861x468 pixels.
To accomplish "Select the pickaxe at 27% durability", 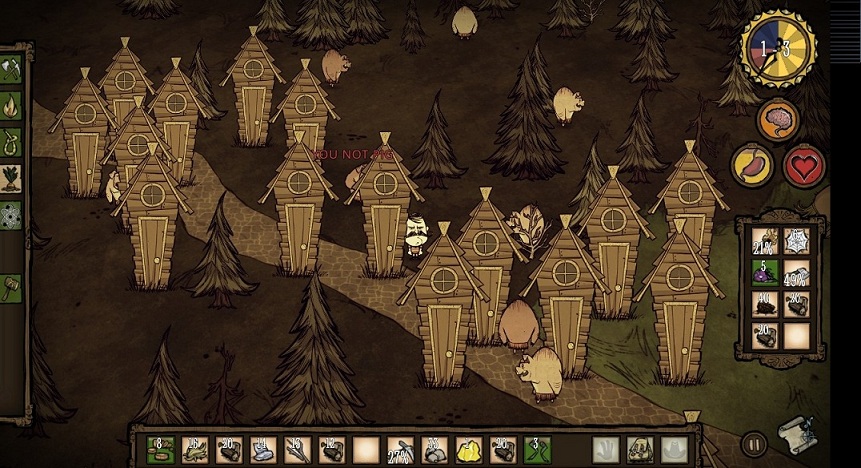I will [x=400, y=450].
